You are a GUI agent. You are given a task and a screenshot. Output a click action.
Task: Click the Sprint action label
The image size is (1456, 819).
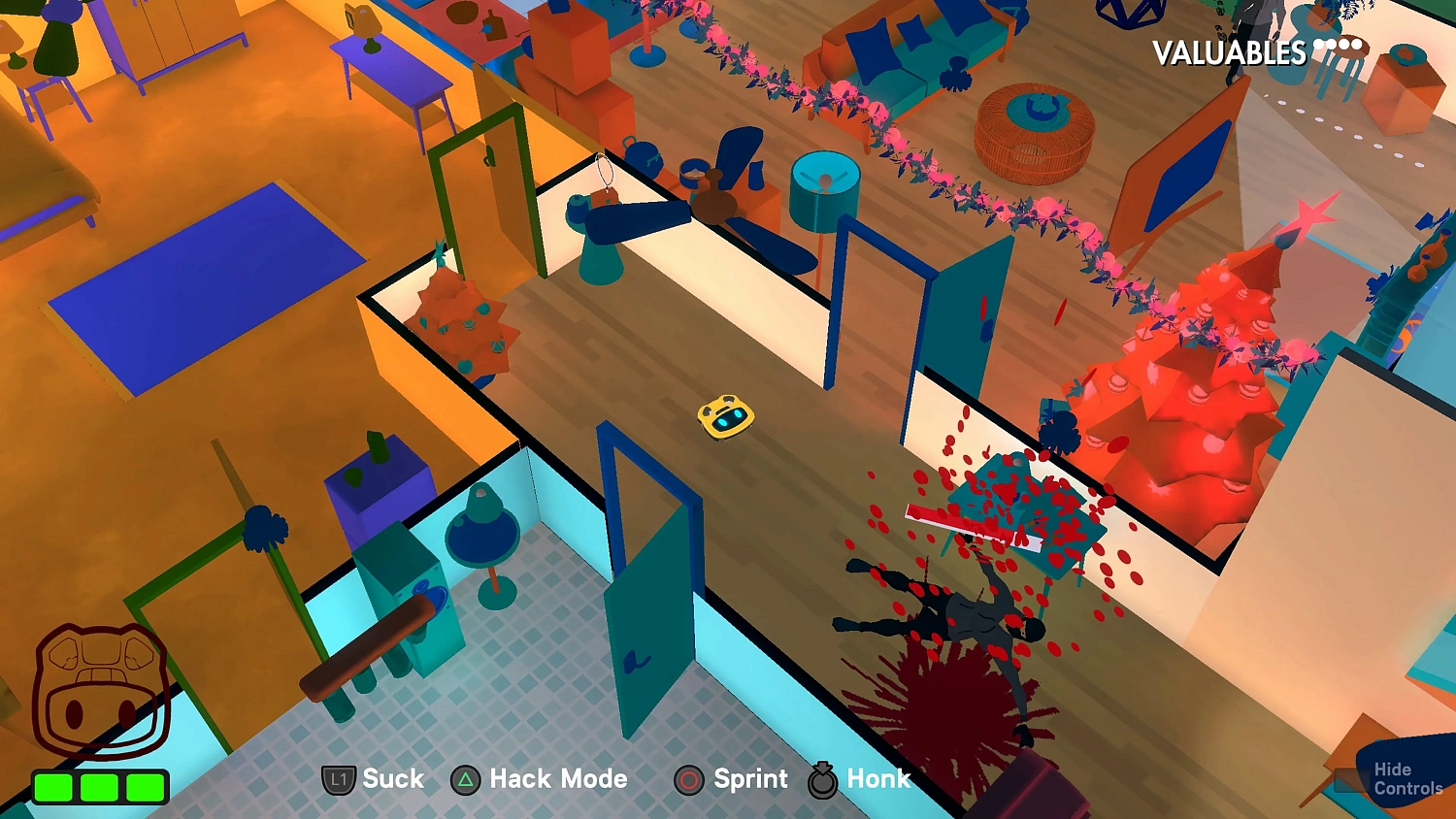[750, 778]
